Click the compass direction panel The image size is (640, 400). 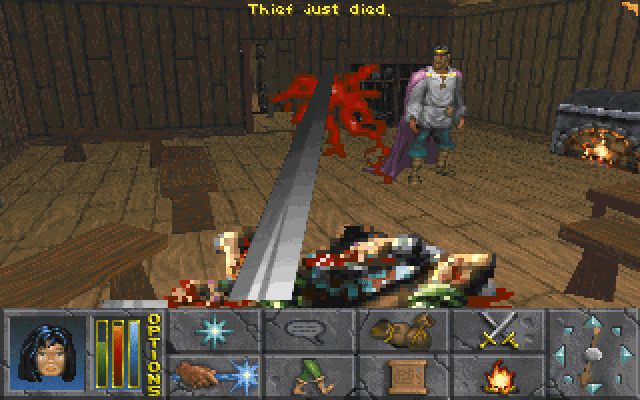pyautogui.click(x=590, y=354)
